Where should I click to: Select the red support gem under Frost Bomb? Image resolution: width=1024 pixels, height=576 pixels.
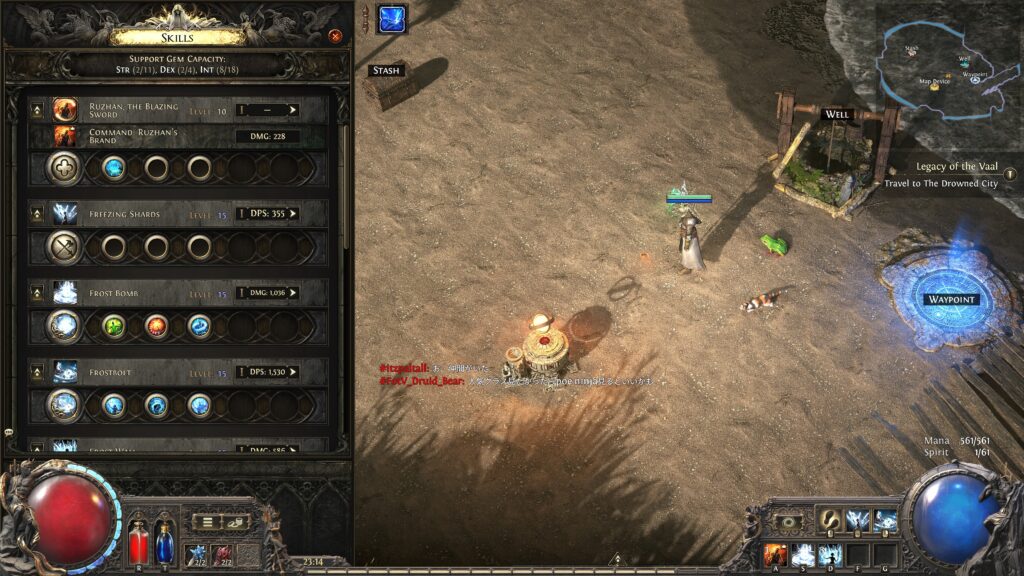tap(157, 325)
